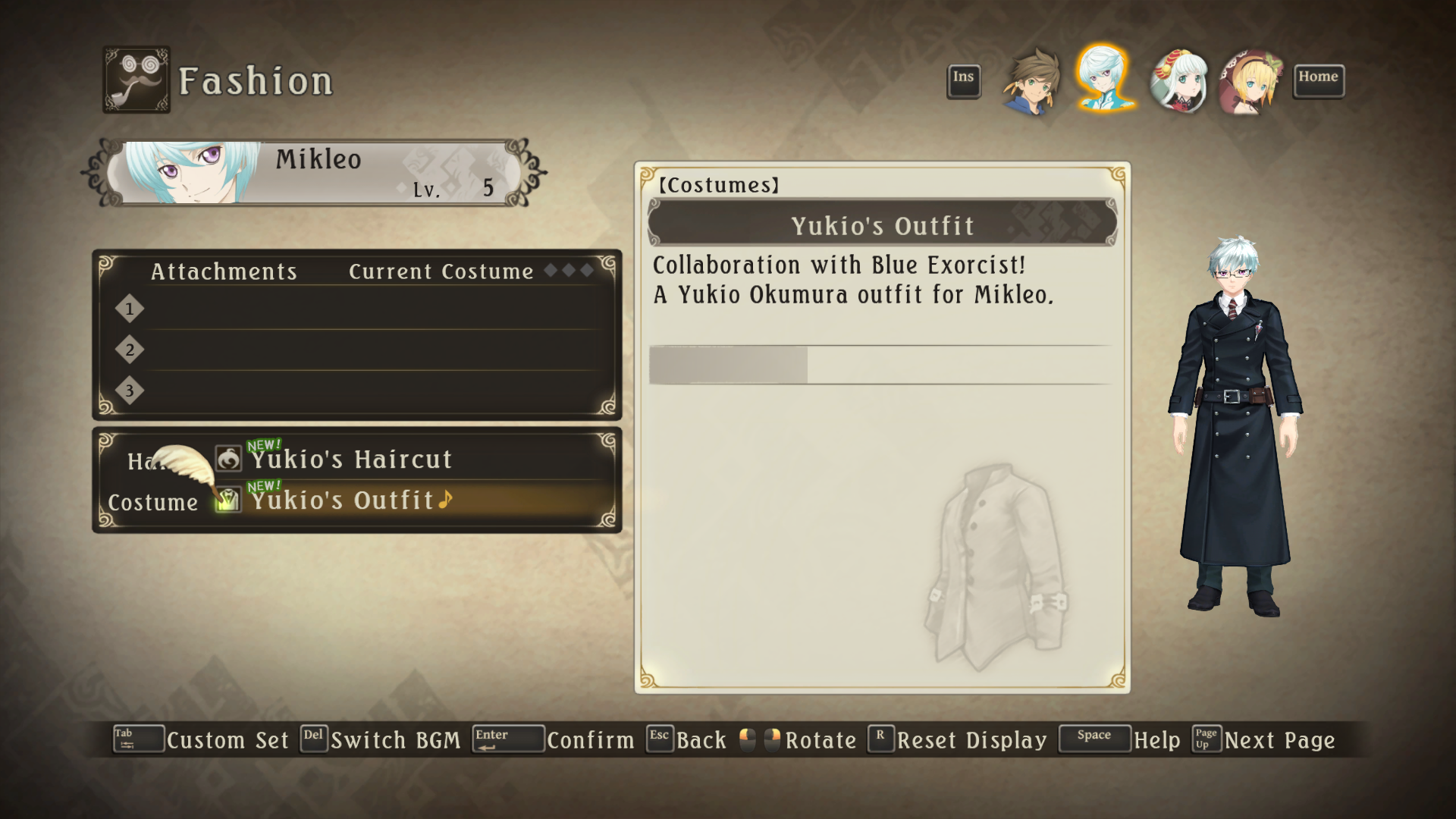Viewport: 1456px width, 819px height.
Task: Open attachment slot 2
Action: pyautogui.click(x=364, y=350)
